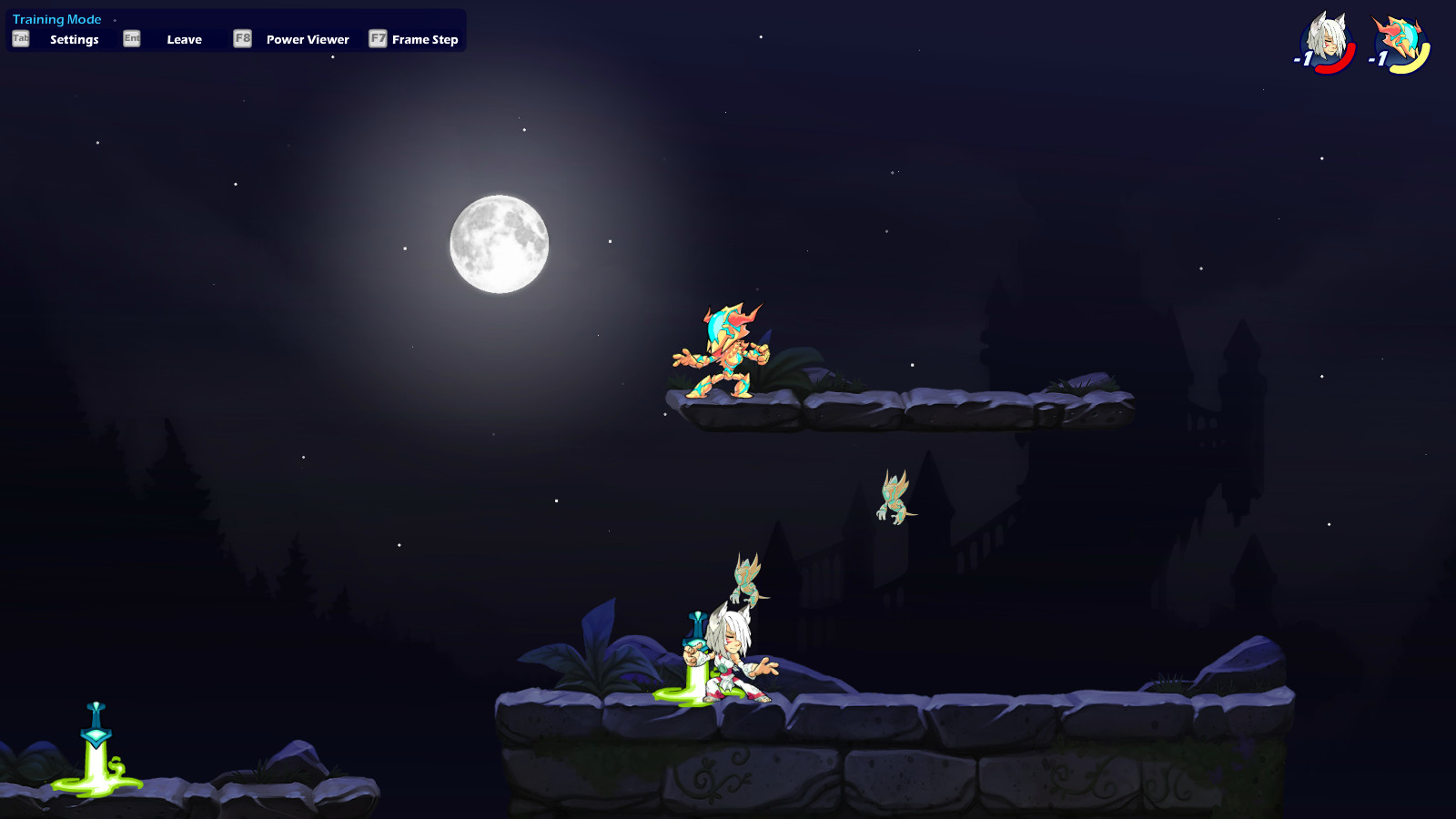Click the F8 key badge for Power Viewer
The height and width of the screenshot is (819, 1456).
242,39
